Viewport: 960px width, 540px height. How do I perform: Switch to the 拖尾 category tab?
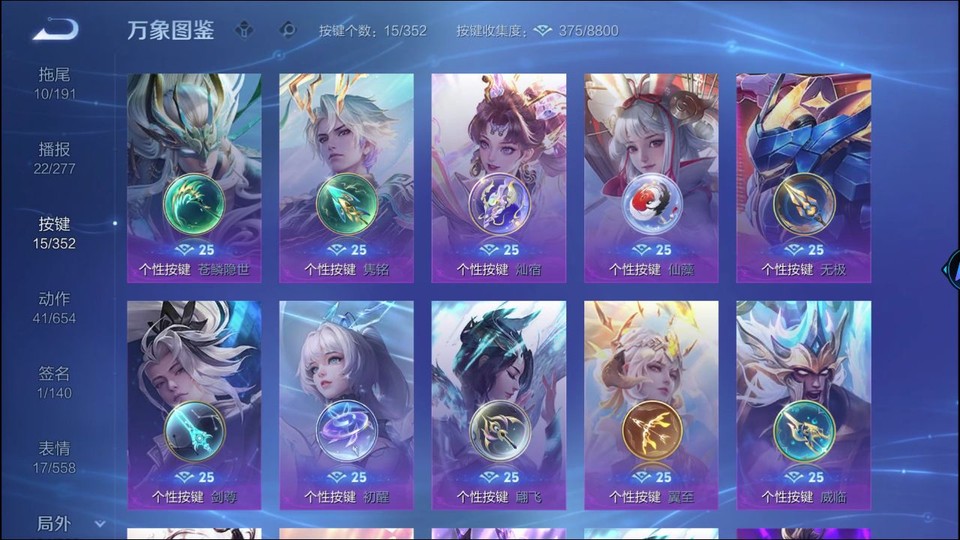pos(55,83)
